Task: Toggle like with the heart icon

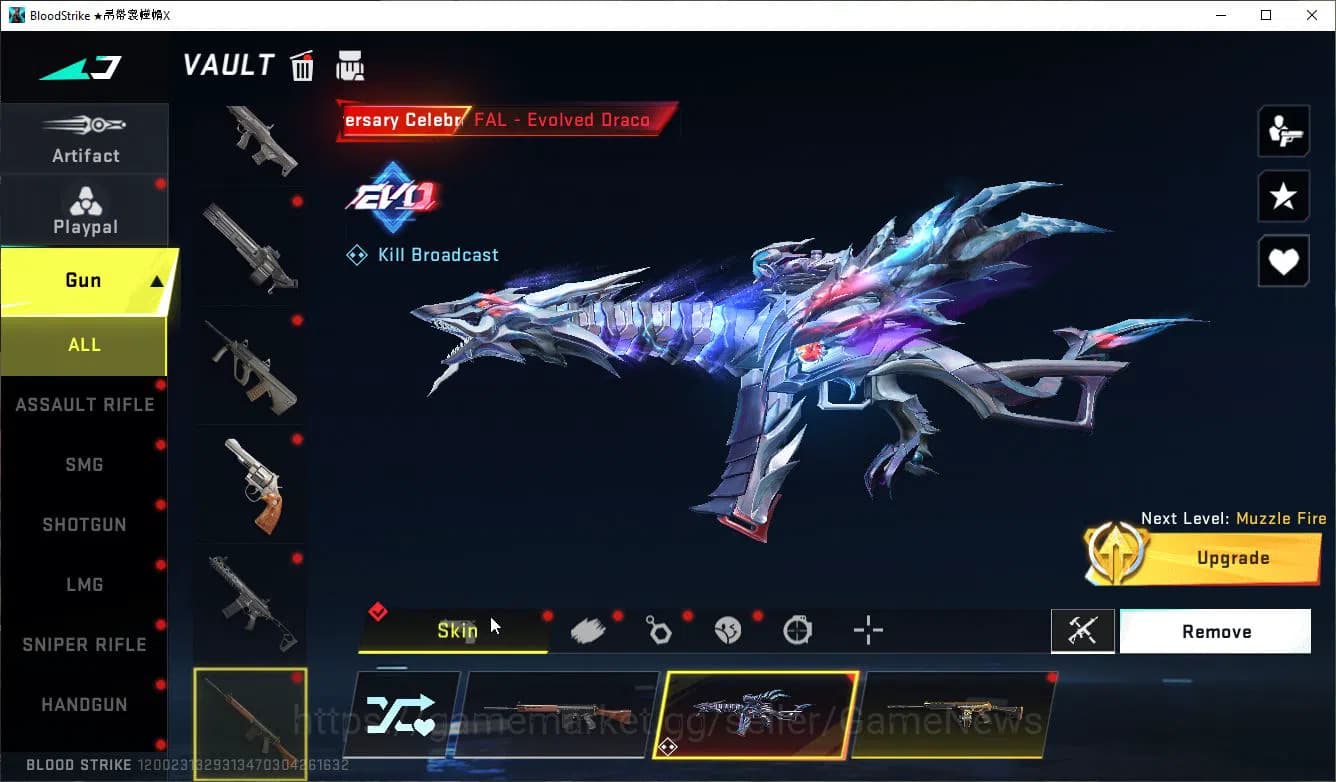Action: coord(1283,261)
